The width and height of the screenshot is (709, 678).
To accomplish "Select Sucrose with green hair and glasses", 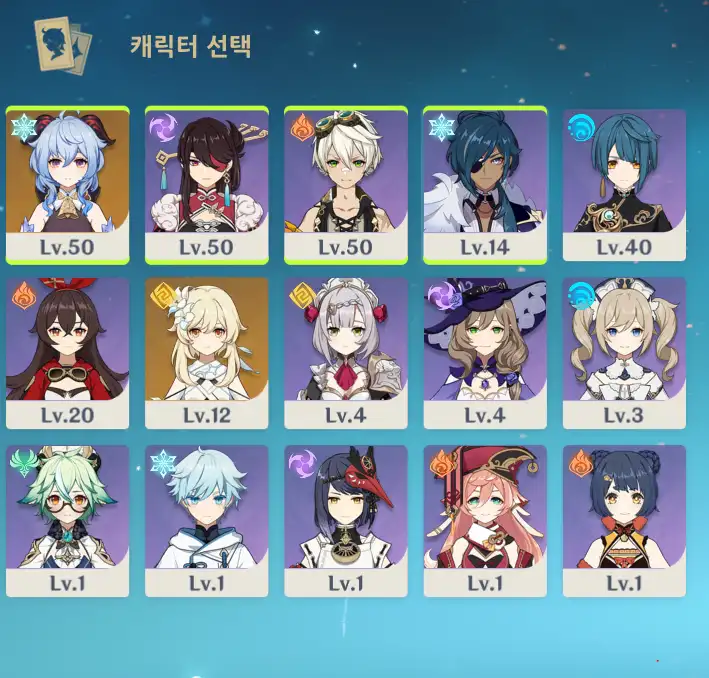I will tap(67, 520).
